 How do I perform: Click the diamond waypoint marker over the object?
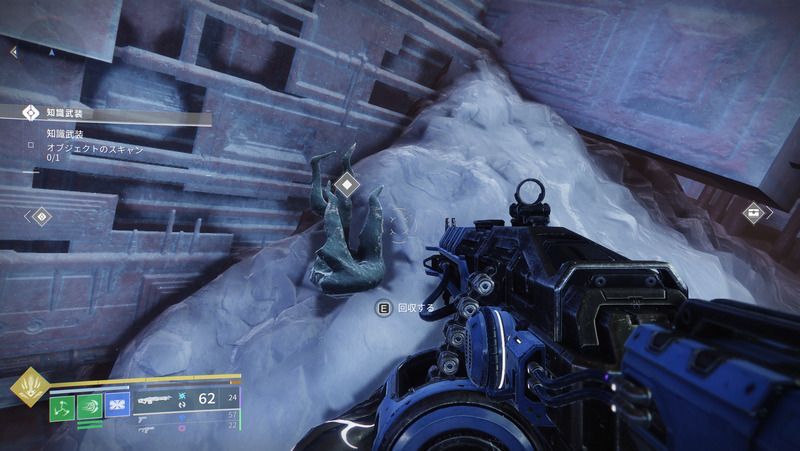click(x=345, y=183)
